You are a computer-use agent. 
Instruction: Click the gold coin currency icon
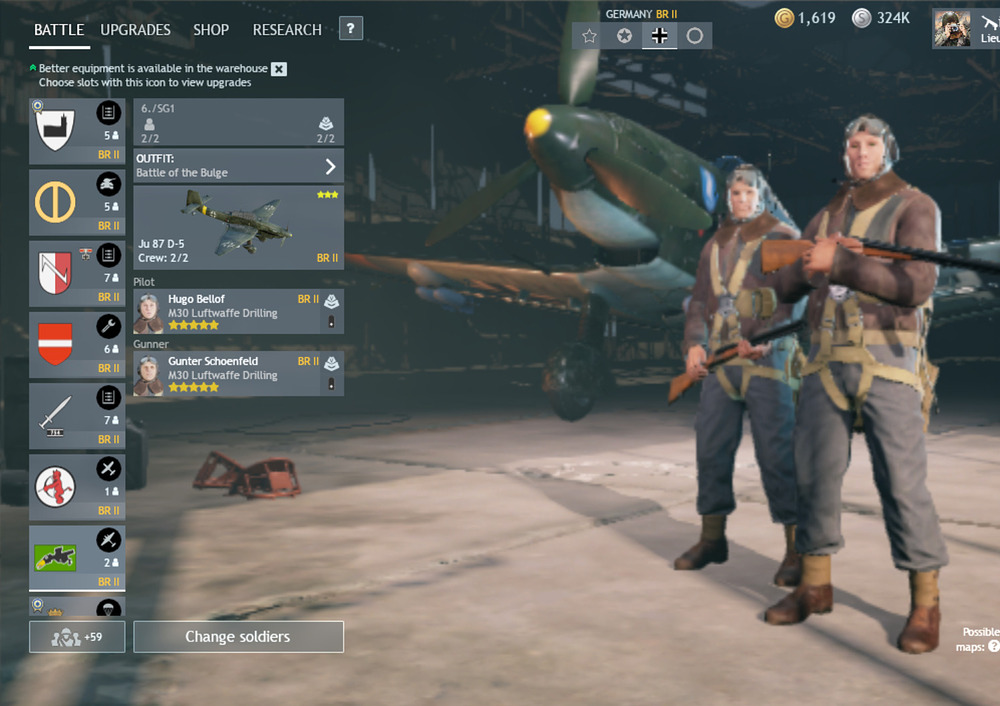coord(784,18)
